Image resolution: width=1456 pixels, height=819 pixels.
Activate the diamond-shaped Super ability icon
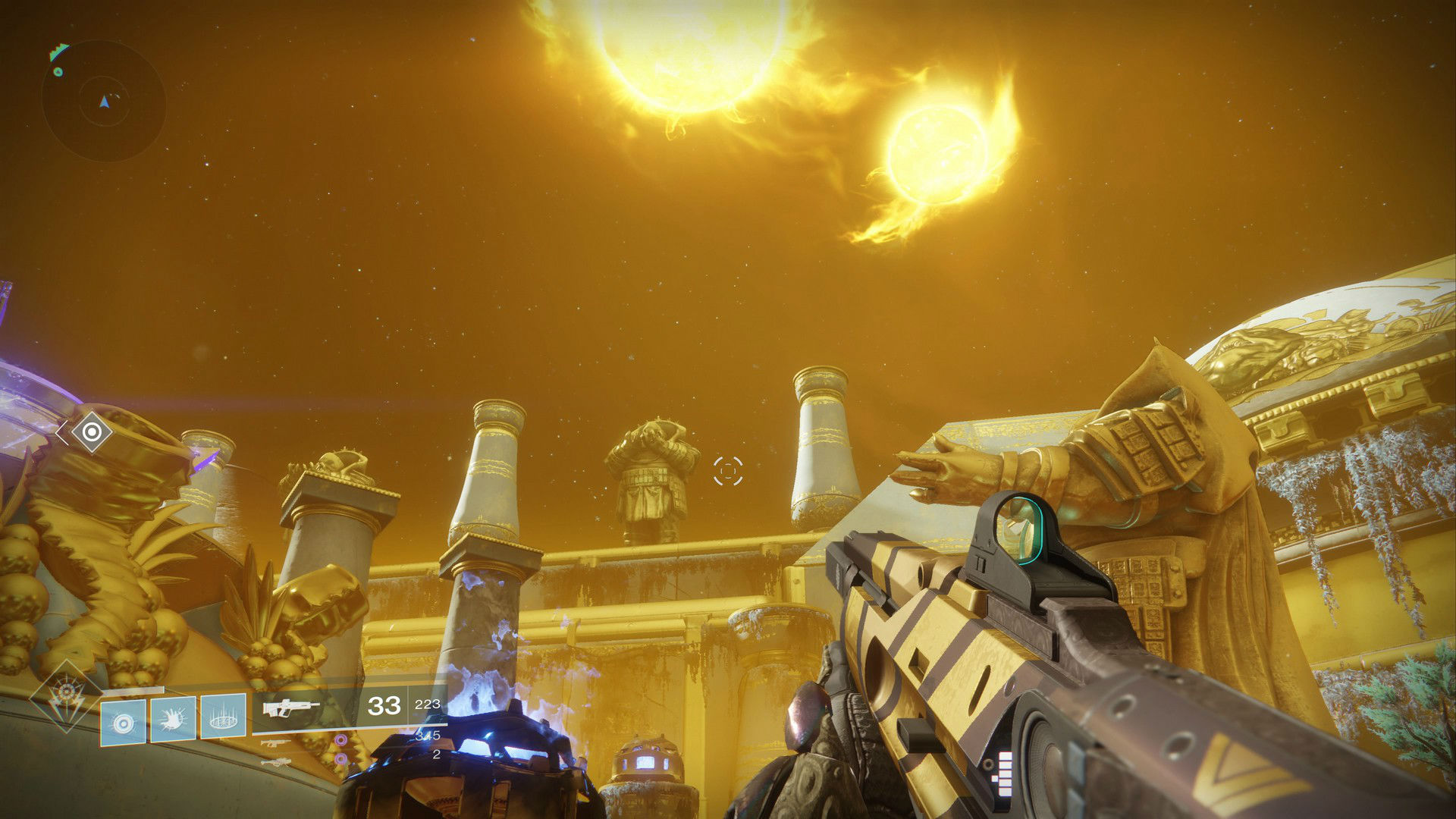click(x=66, y=695)
